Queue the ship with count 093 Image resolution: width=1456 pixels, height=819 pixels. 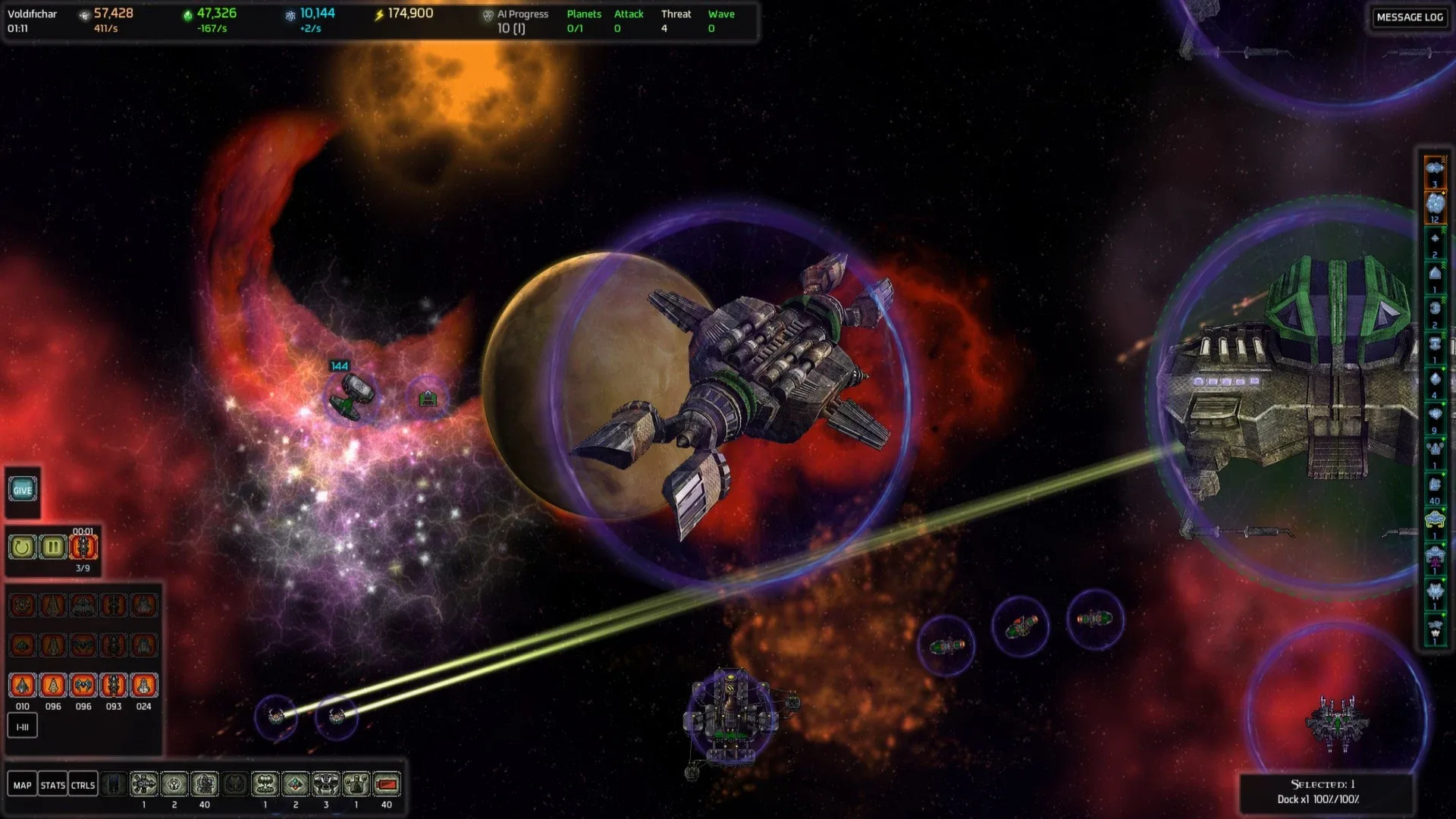tap(114, 686)
